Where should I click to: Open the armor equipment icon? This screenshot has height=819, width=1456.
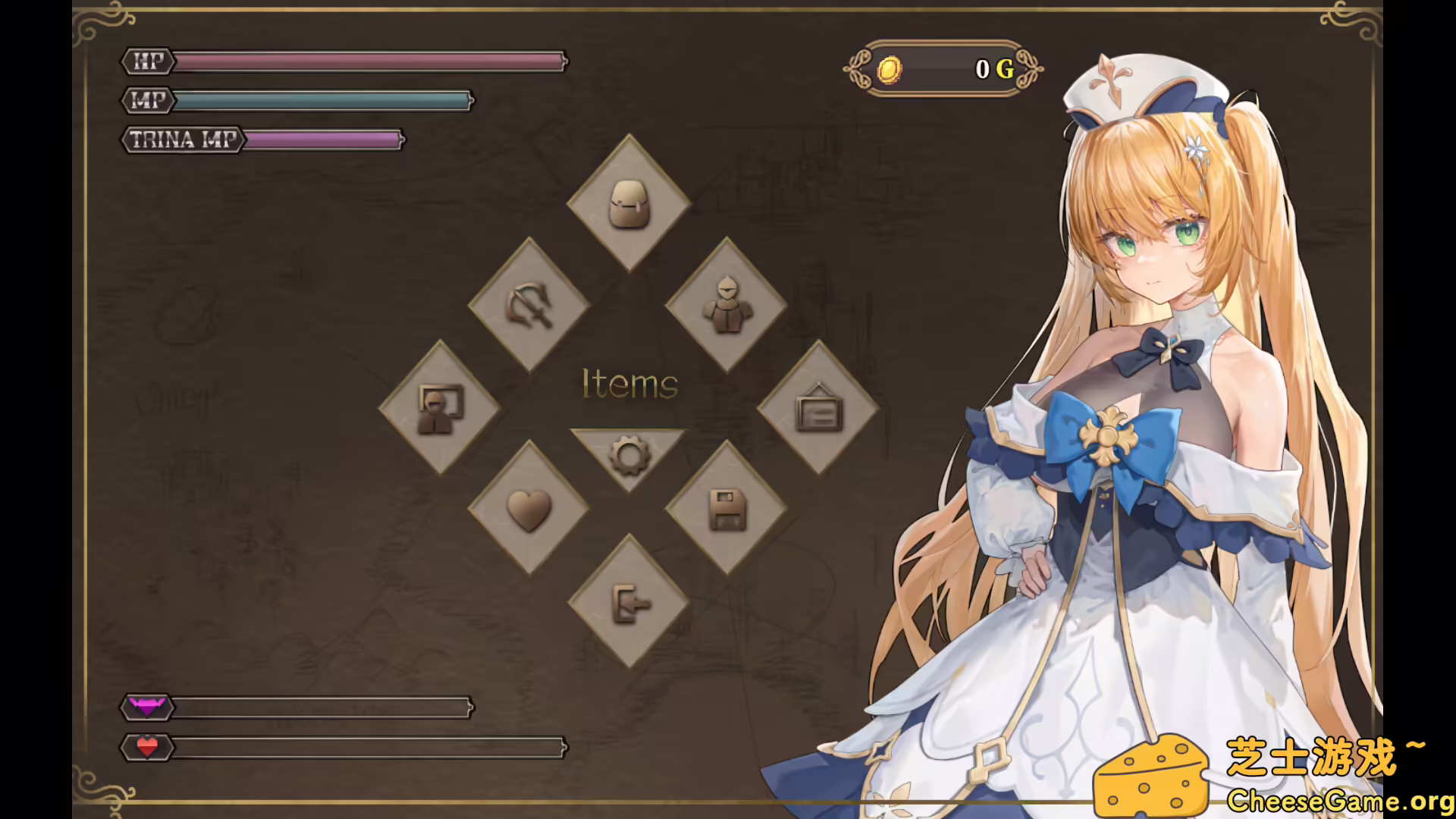click(726, 303)
